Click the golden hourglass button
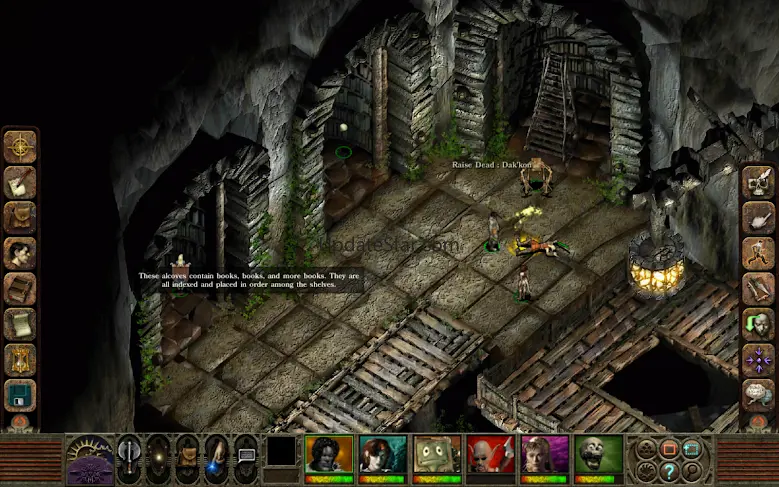Screen dimensions: 779x487 coord(19,359)
